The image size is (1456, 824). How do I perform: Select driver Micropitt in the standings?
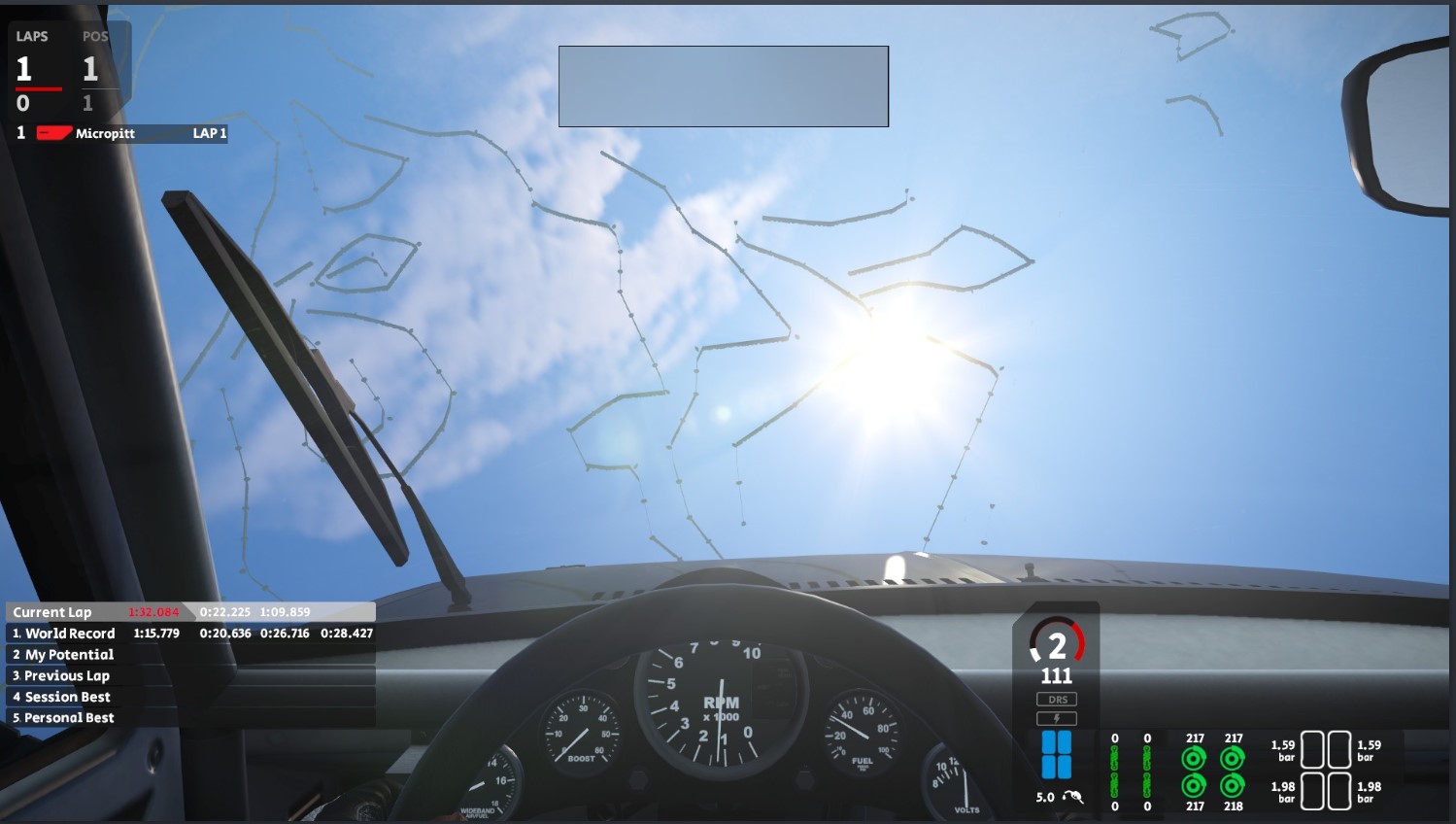click(105, 133)
